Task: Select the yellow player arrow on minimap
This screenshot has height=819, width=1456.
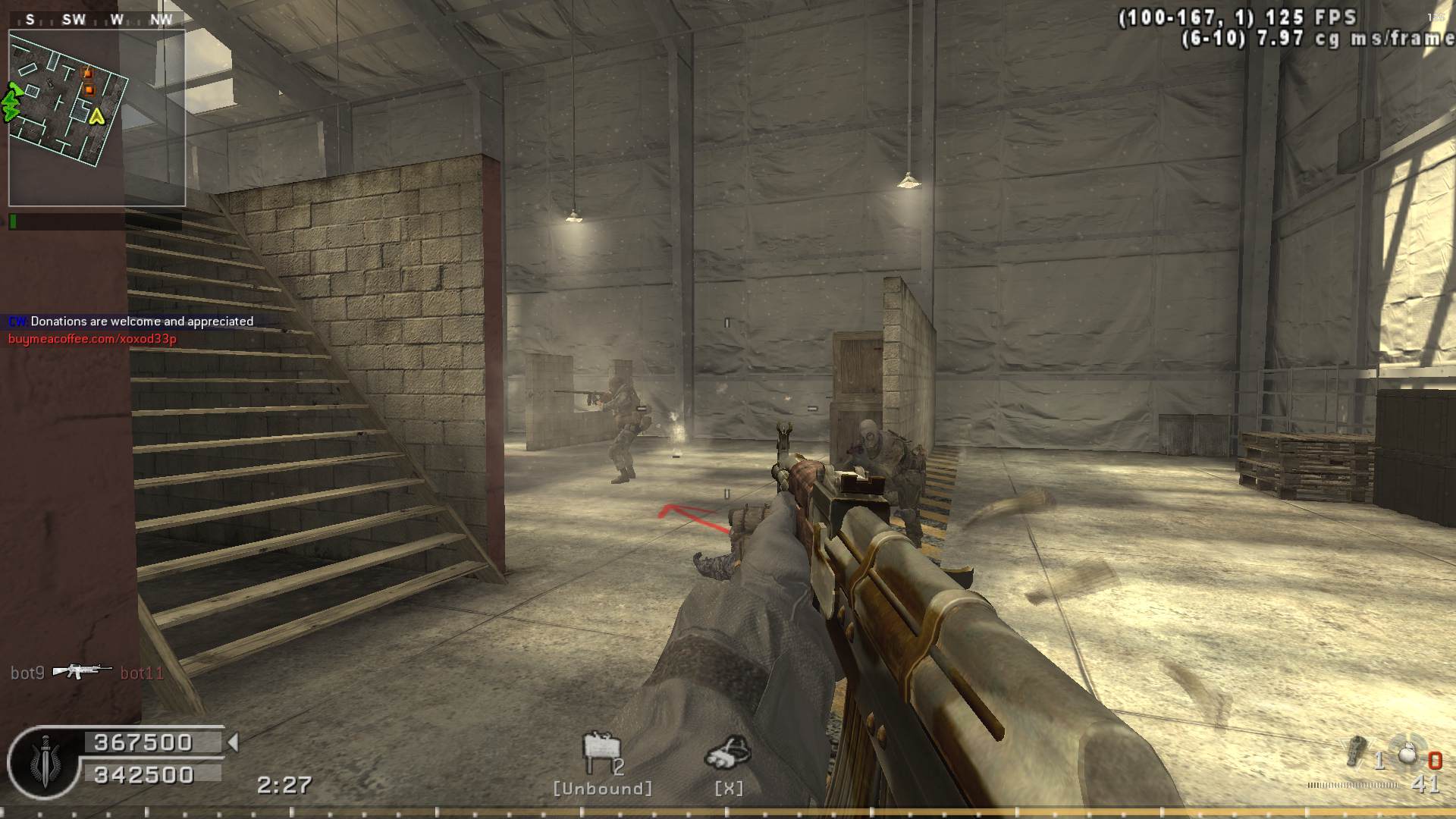Action: point(96,116)
